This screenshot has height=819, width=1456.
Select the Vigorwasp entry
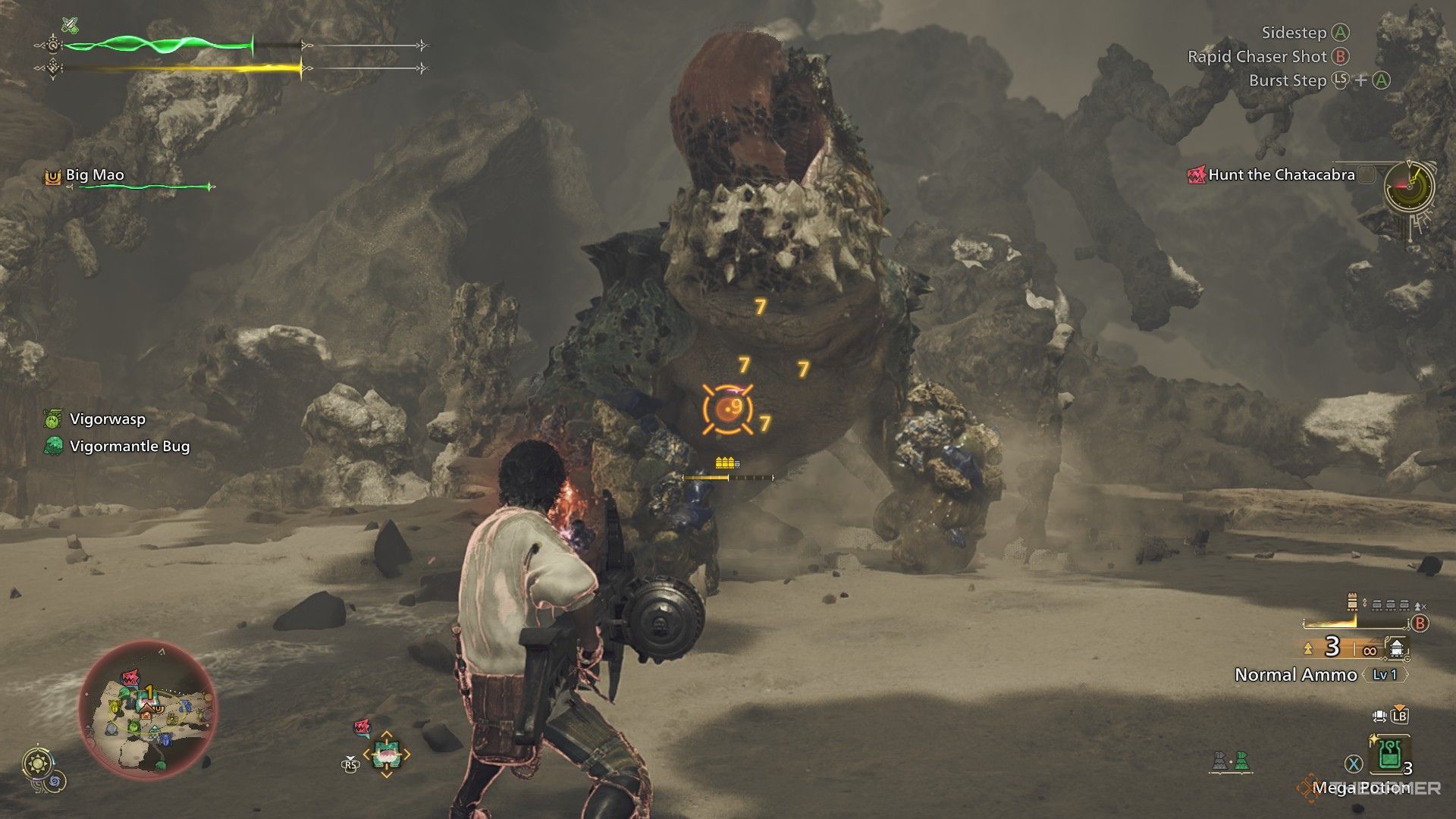[x=107, y=419]
